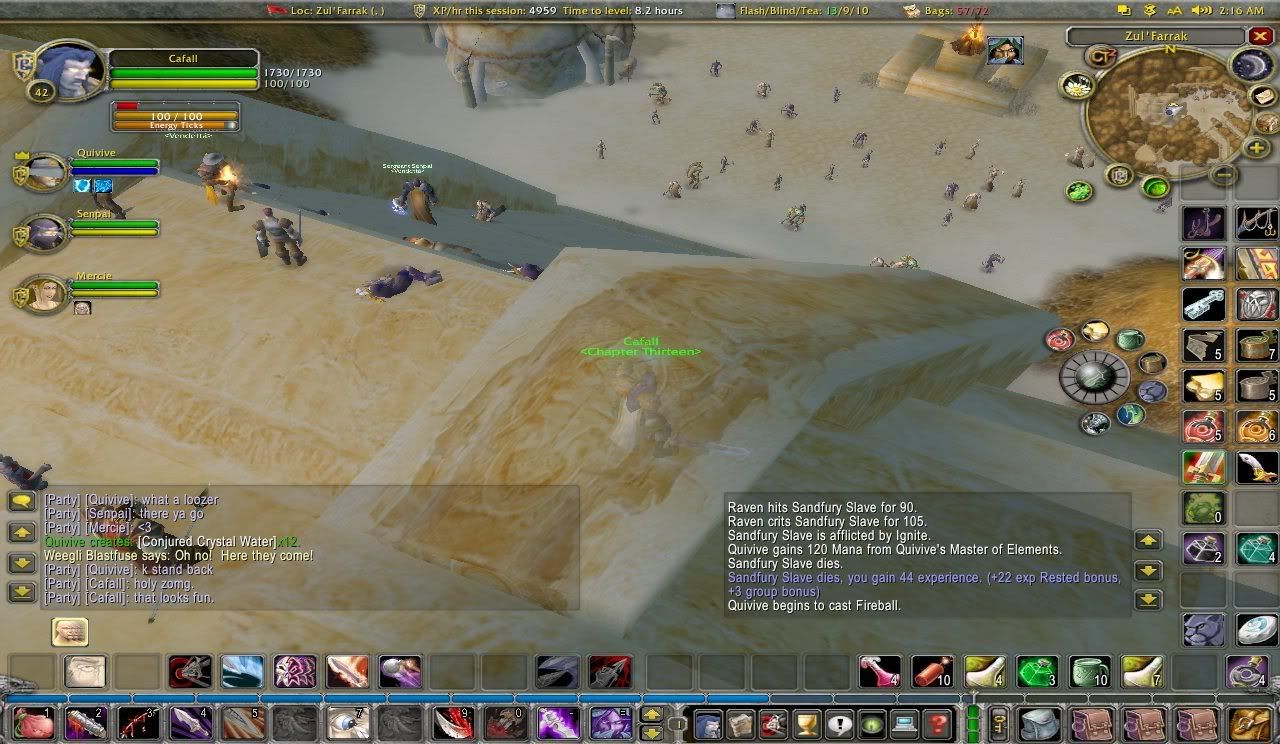Use the silver skeleton key slot
Image resolution: width=1280 pixels, height=744 pixels.
pos(1203,303)
